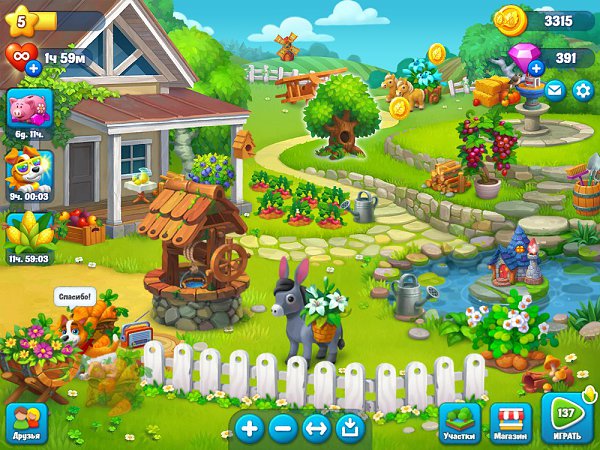The height and width of the screenshot is (450, 600).
Task: Open the Участки plots menu
Action: coord(460,423)
